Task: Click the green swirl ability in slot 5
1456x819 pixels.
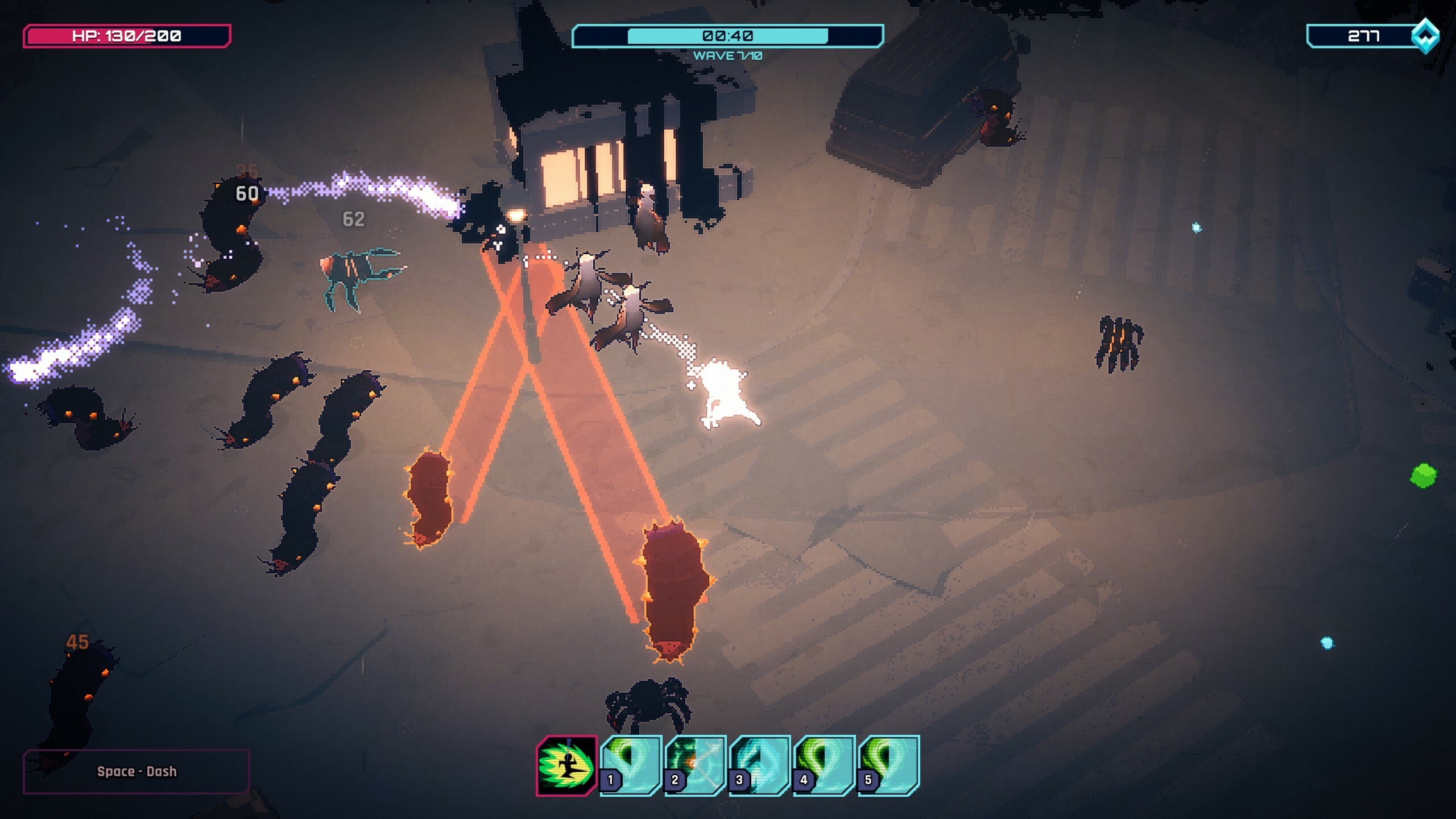Action: point(888,765)
